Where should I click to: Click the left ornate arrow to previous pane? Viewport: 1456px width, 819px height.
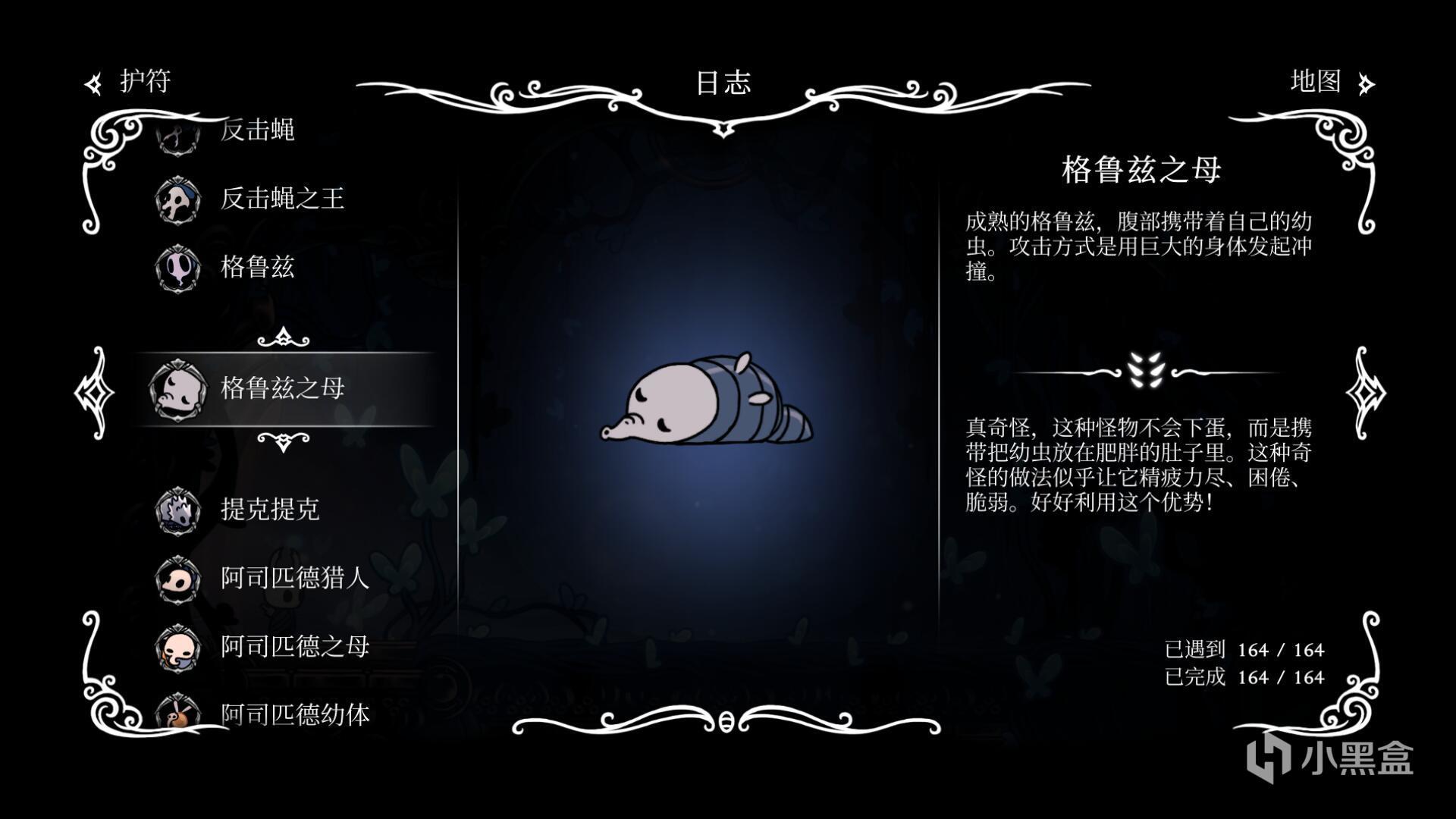click(94, 393)
